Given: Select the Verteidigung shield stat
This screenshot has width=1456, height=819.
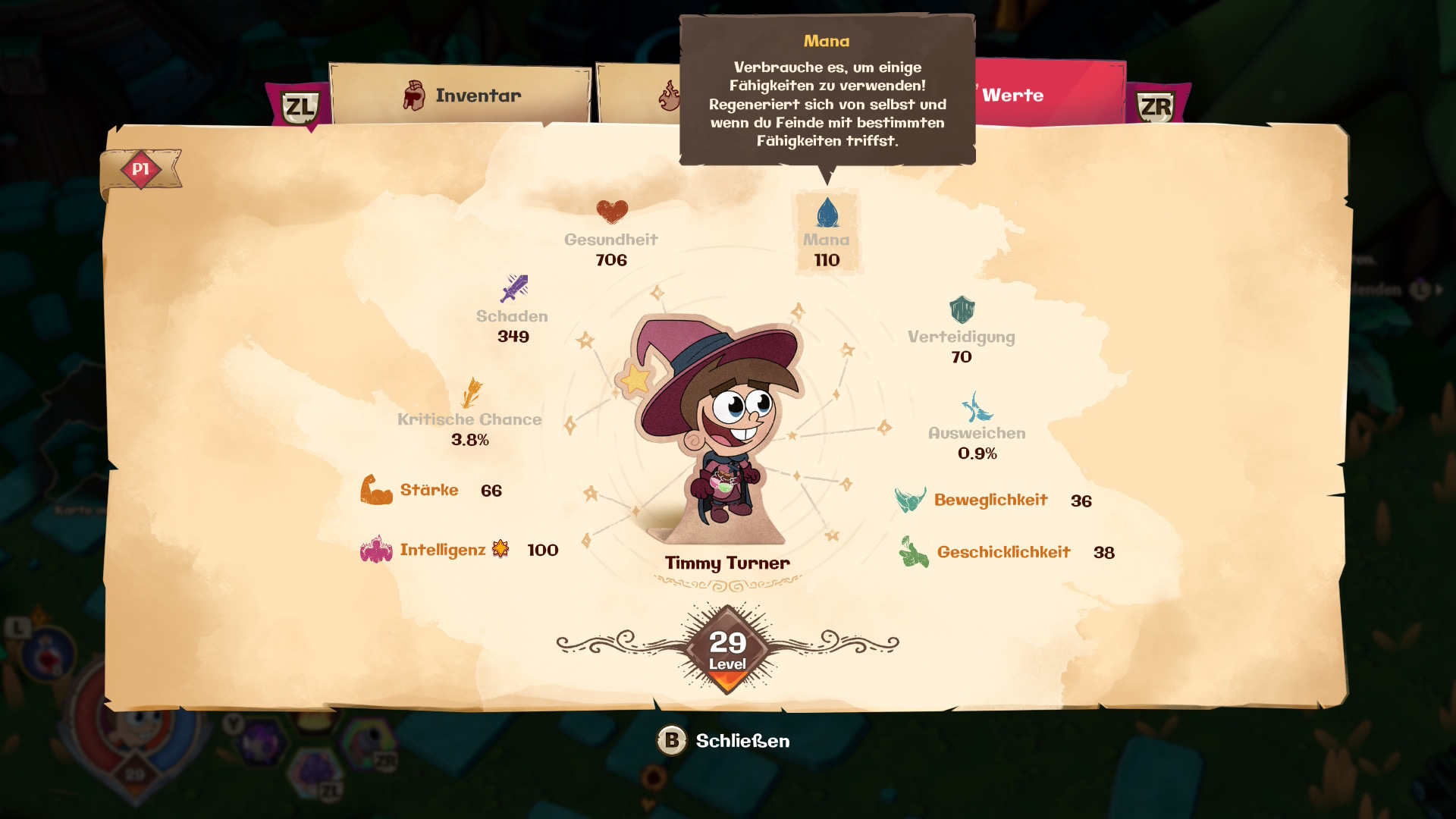Looking at the screenshot, I should click(x=962, y=330).
